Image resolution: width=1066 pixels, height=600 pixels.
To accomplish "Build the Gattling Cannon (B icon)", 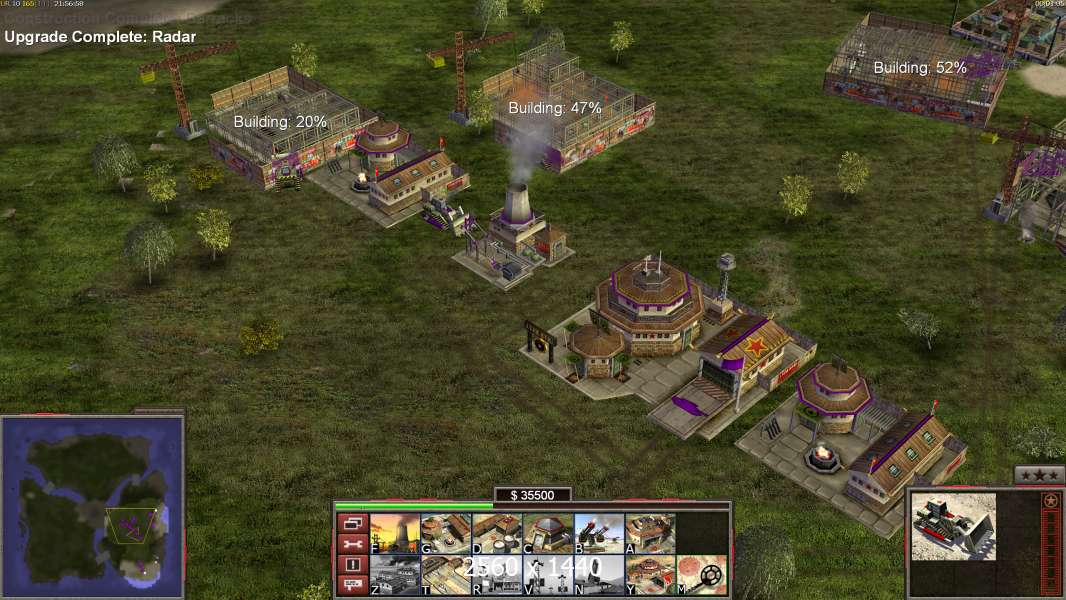I will coord(599,534).
